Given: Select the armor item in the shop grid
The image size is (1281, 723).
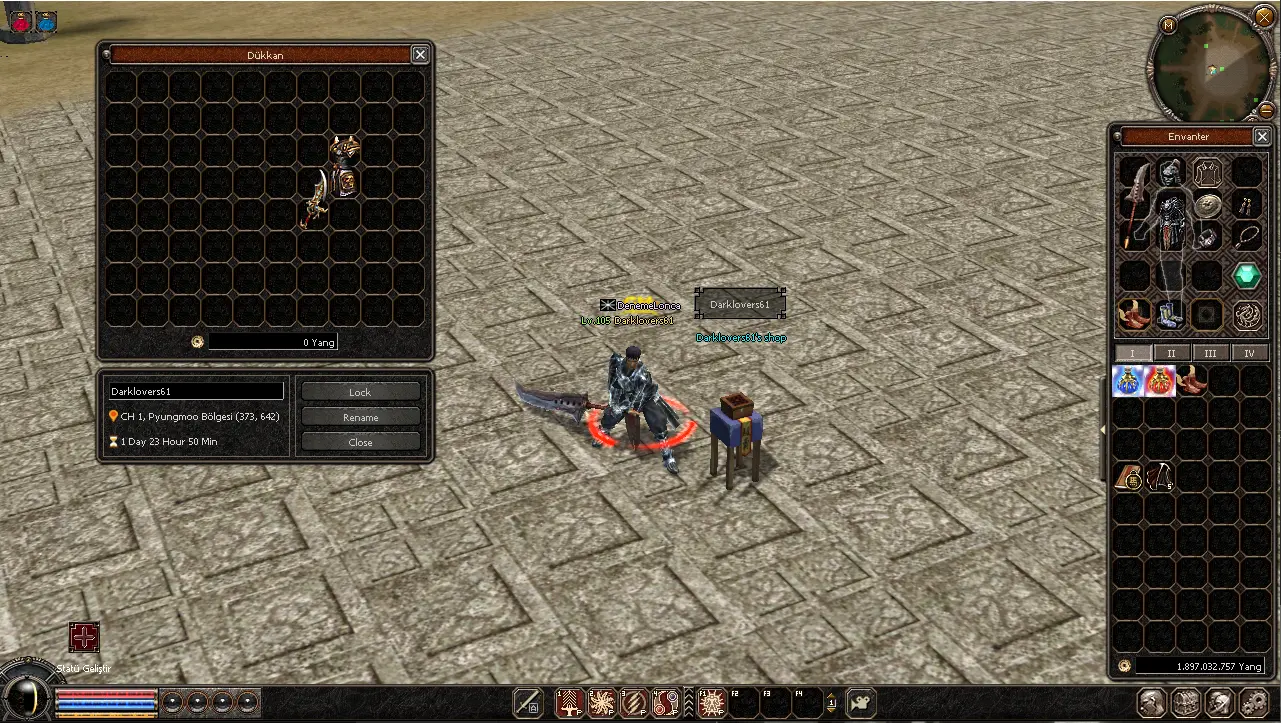Looking at the screenshot, I should [x=345, y=167].
